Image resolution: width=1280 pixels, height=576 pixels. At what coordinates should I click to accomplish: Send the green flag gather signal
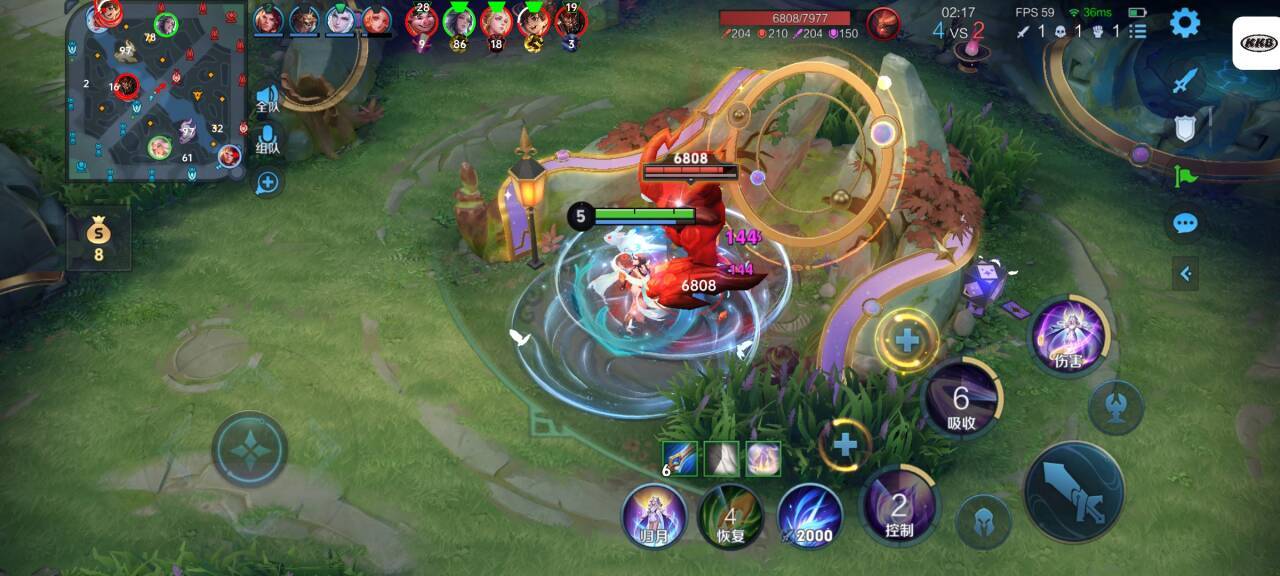pos(1185,176)
